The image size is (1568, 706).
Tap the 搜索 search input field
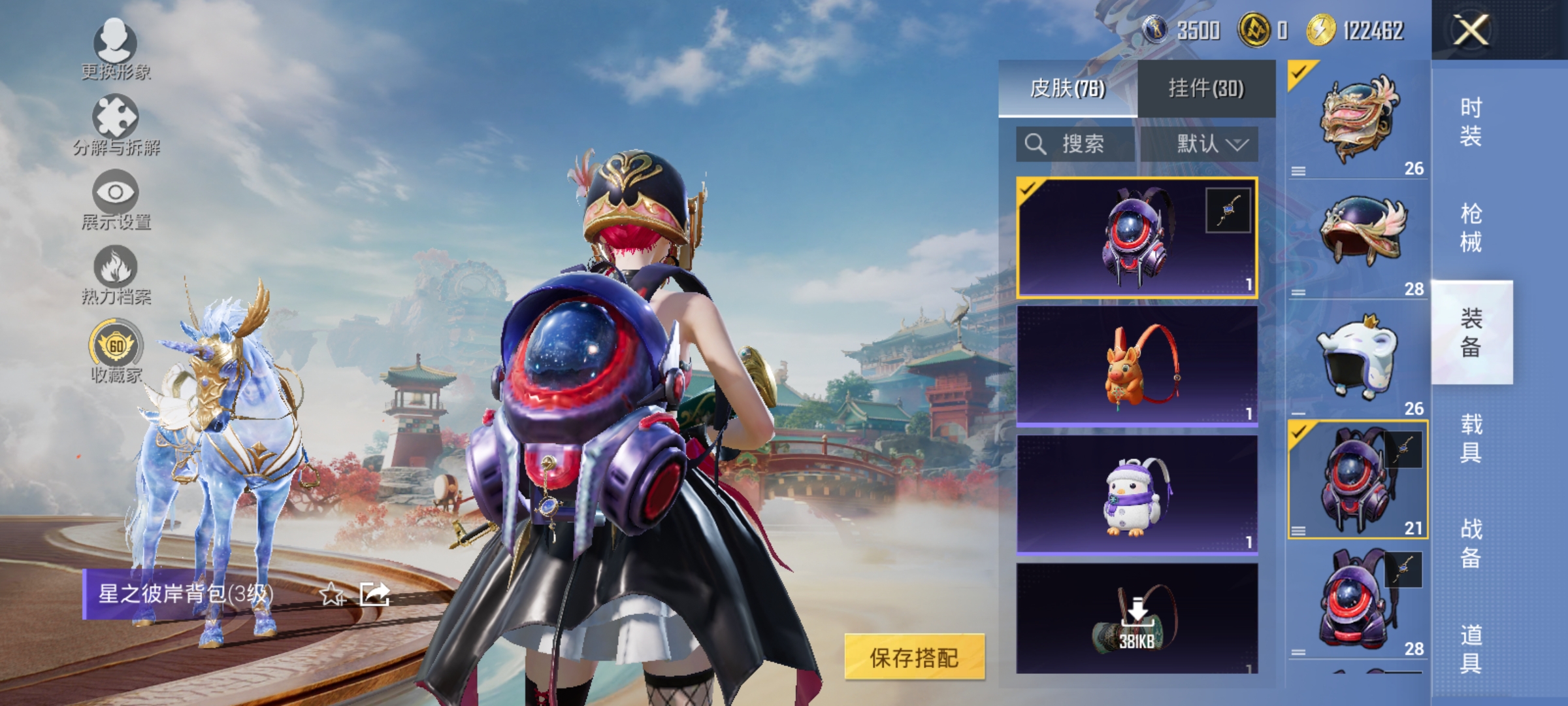pos(1085,144)
